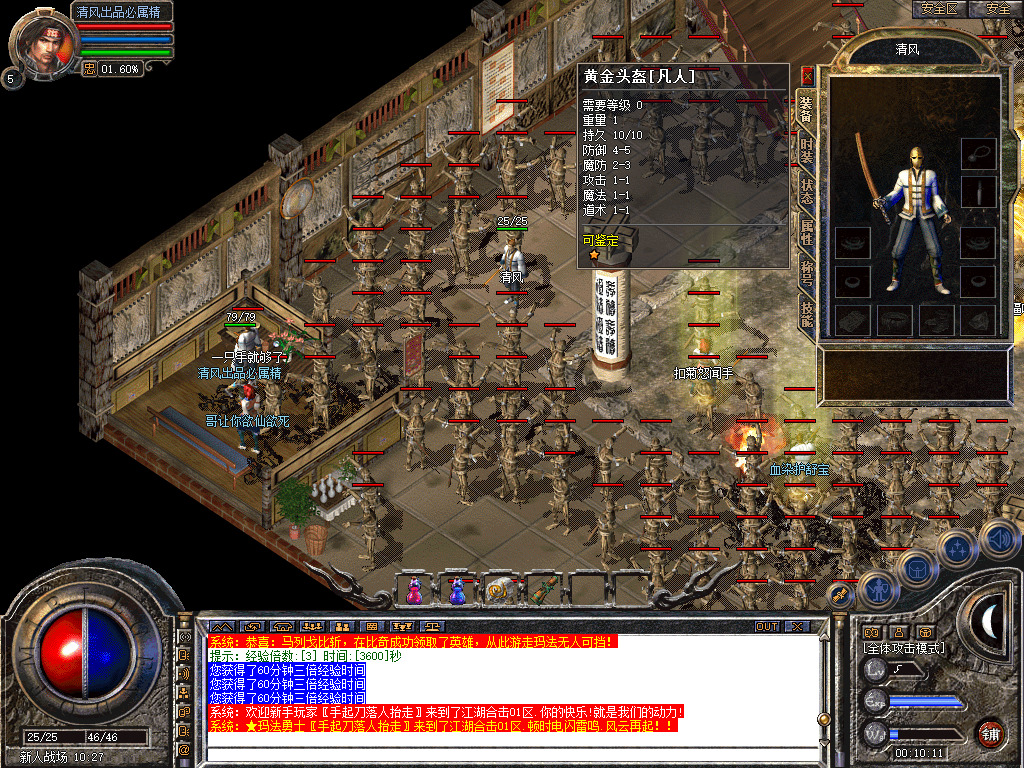
Task: Open the character figure round button
Action: 877,591
